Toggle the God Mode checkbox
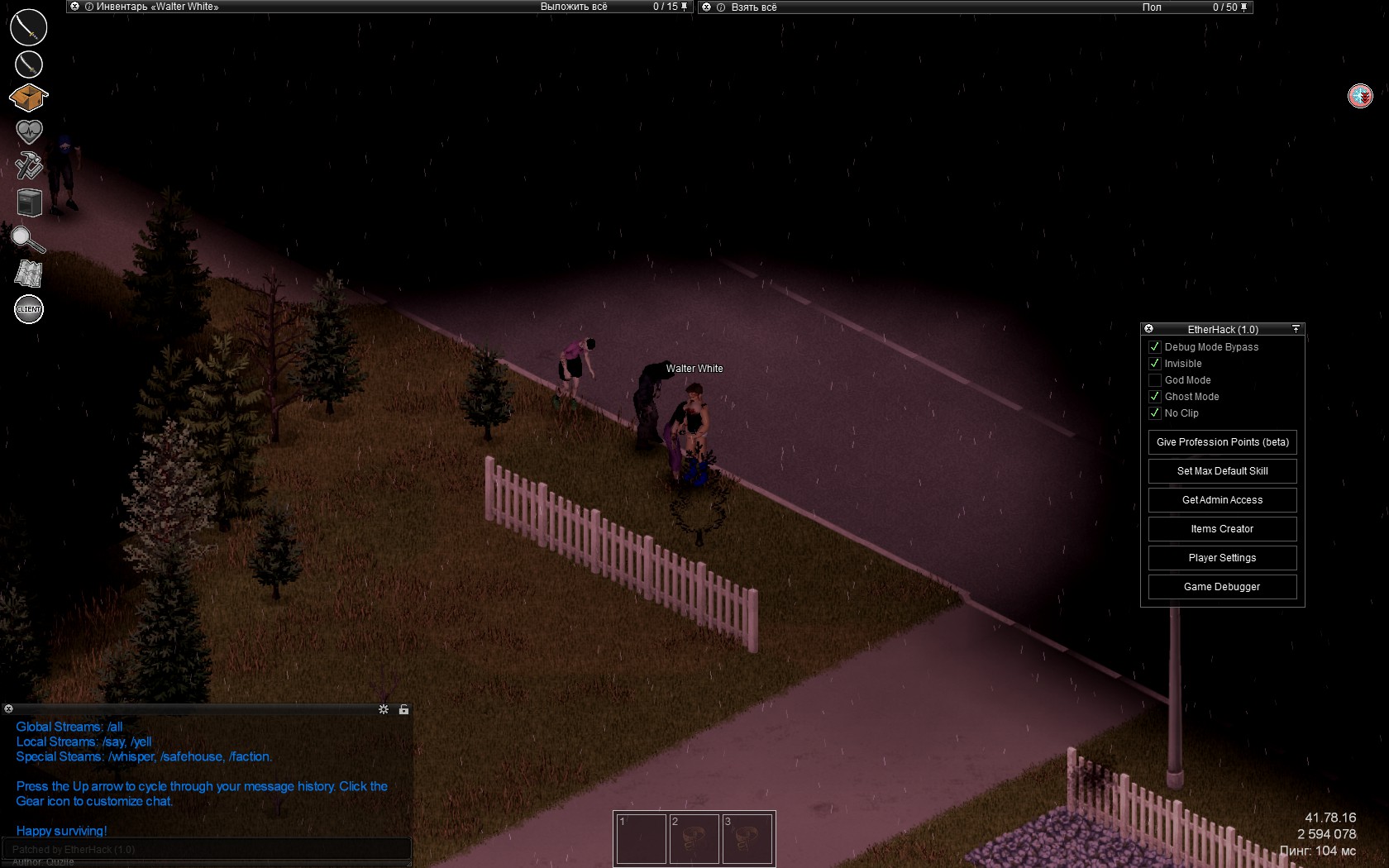Viewport: 1389px width, 868px height. point(1155,380)
